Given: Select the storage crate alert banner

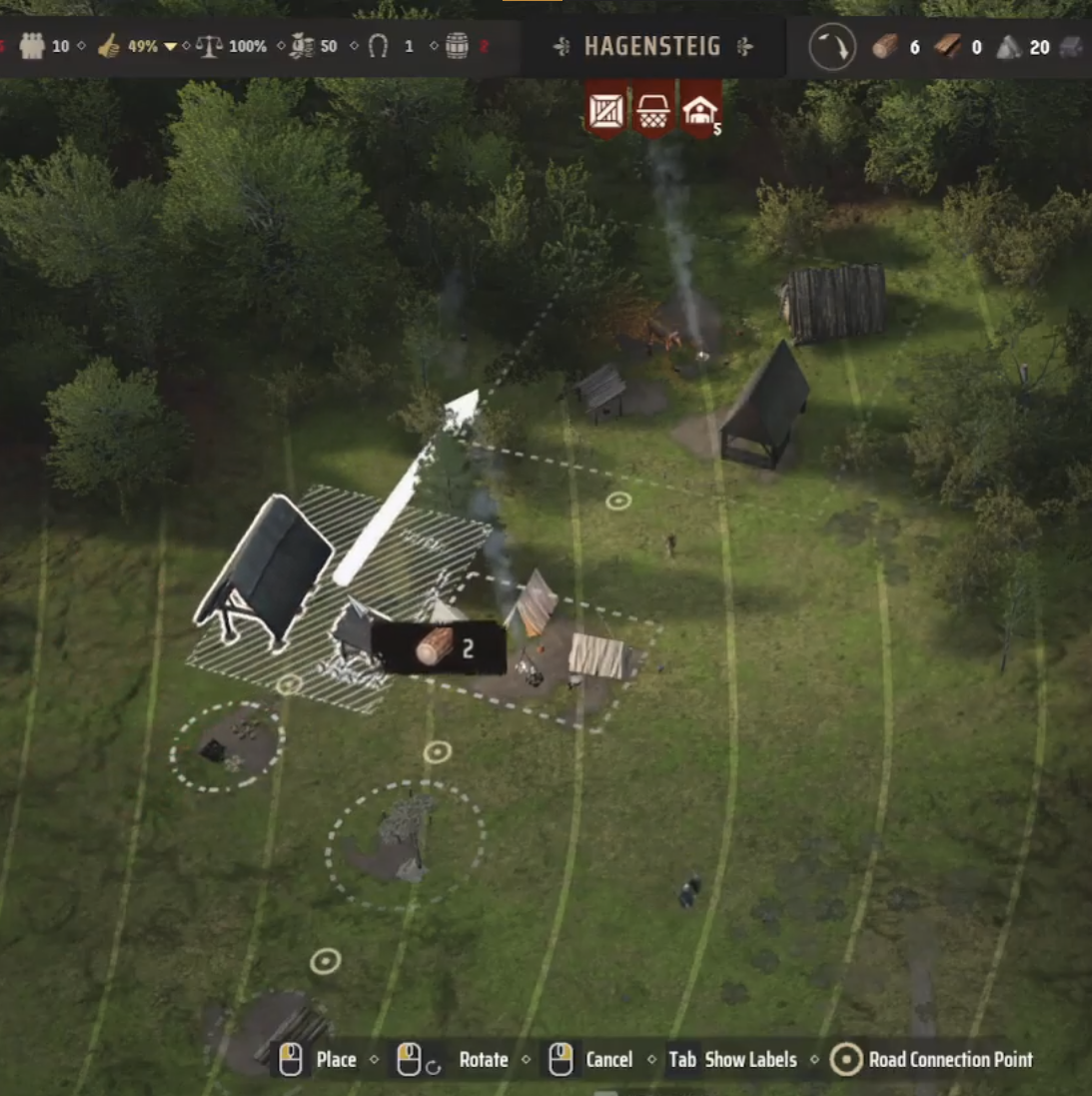Looking at the screenshot, I should click(x=605, y=110).
